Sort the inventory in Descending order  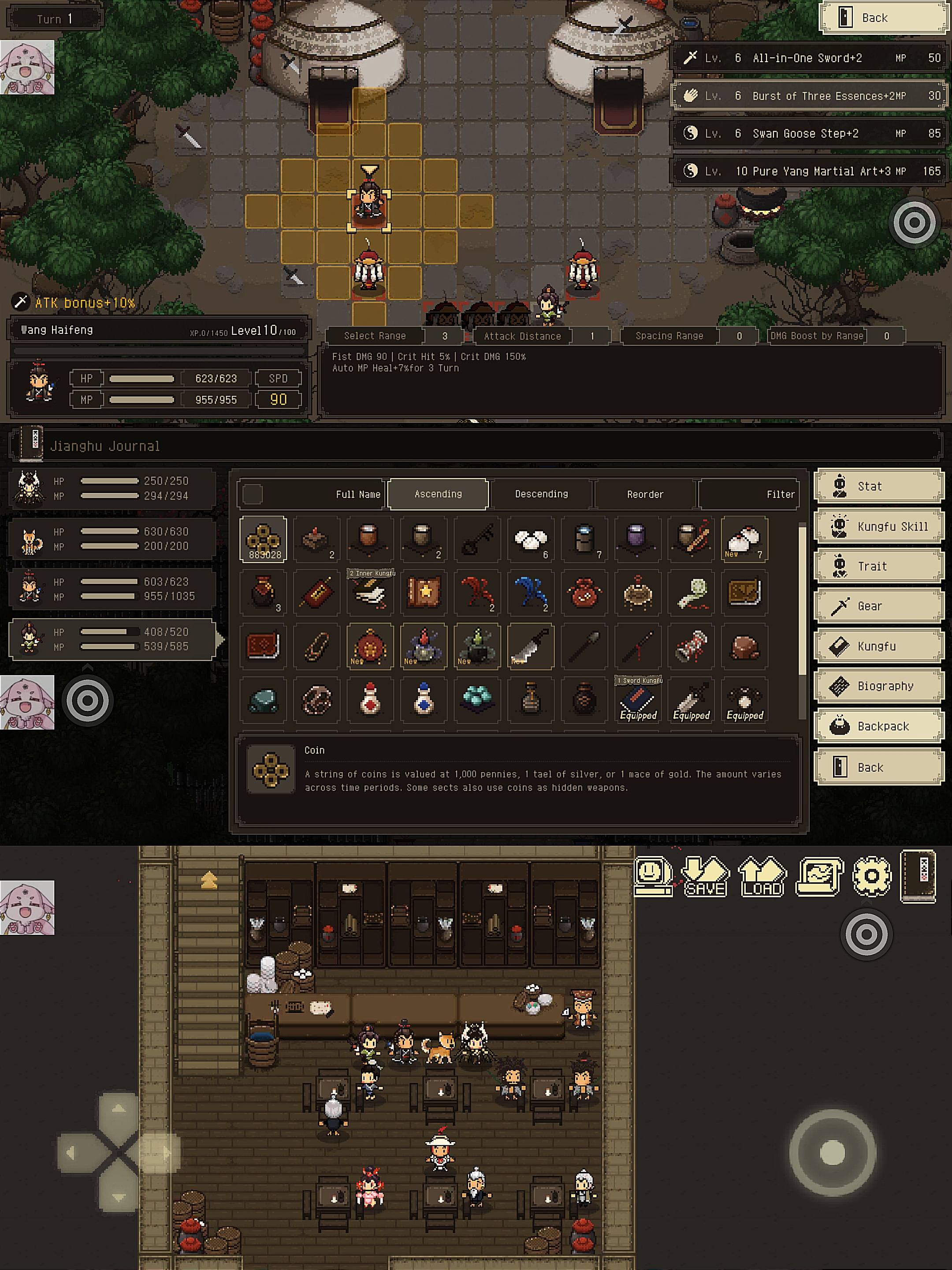541,494
